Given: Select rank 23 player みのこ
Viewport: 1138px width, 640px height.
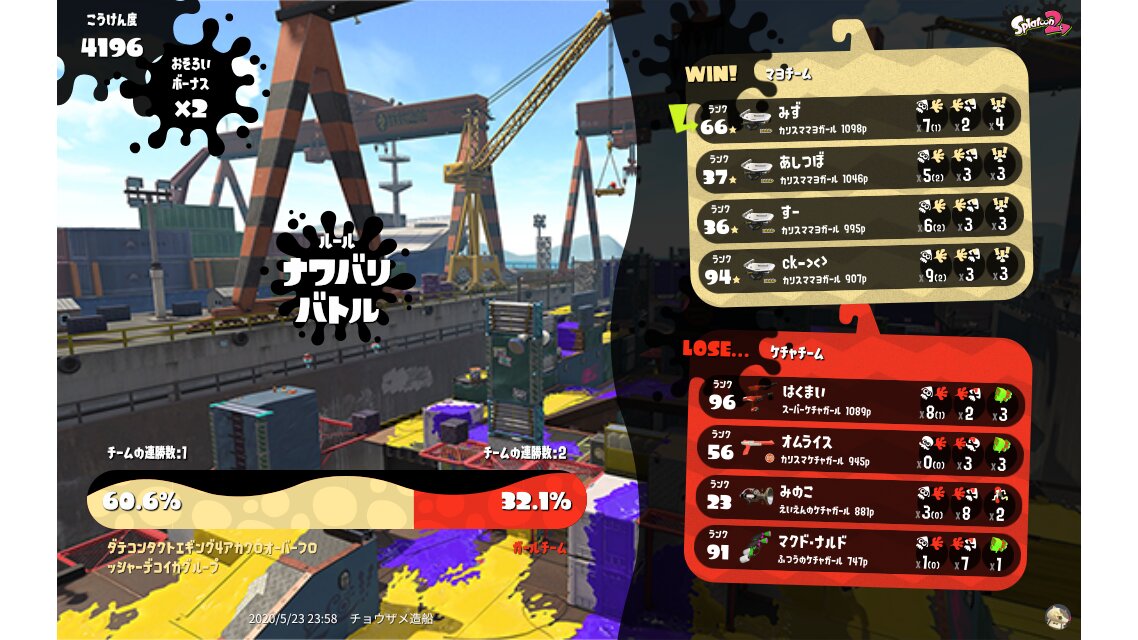Looking at the screenshot, I should pyautogui.click(x=861, y=502).
